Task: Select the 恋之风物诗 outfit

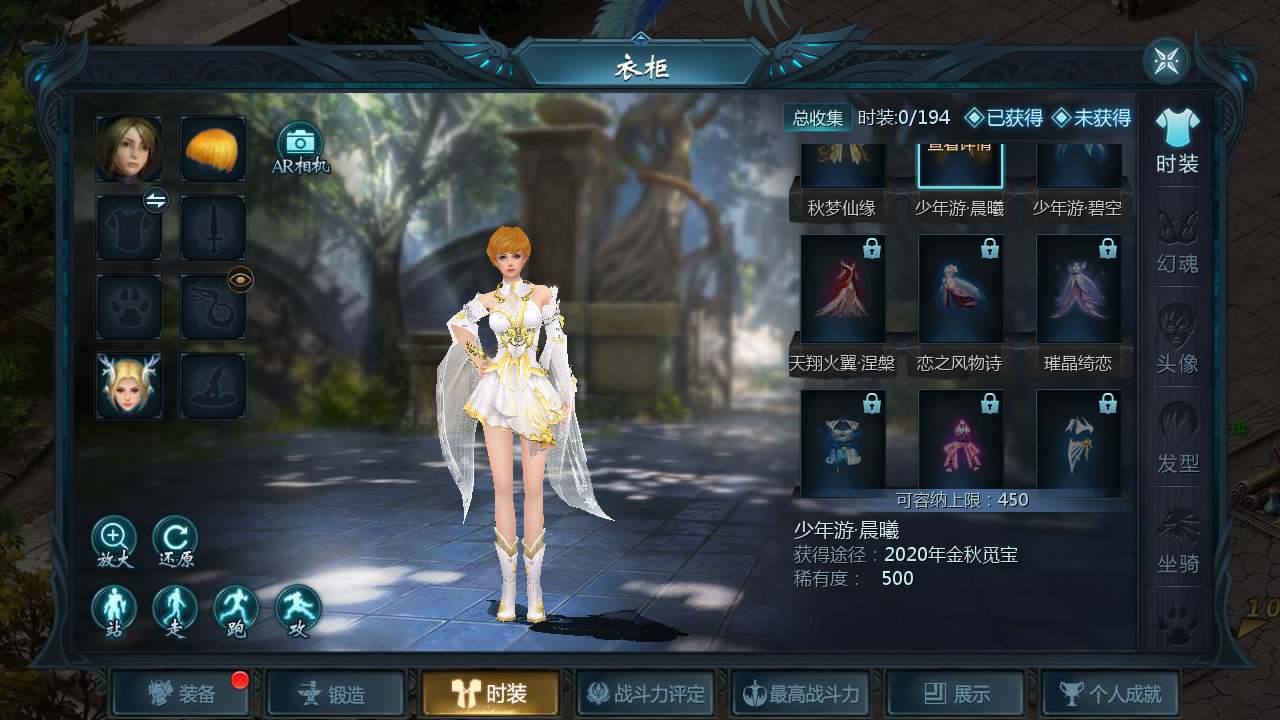Action: point(960,292)
